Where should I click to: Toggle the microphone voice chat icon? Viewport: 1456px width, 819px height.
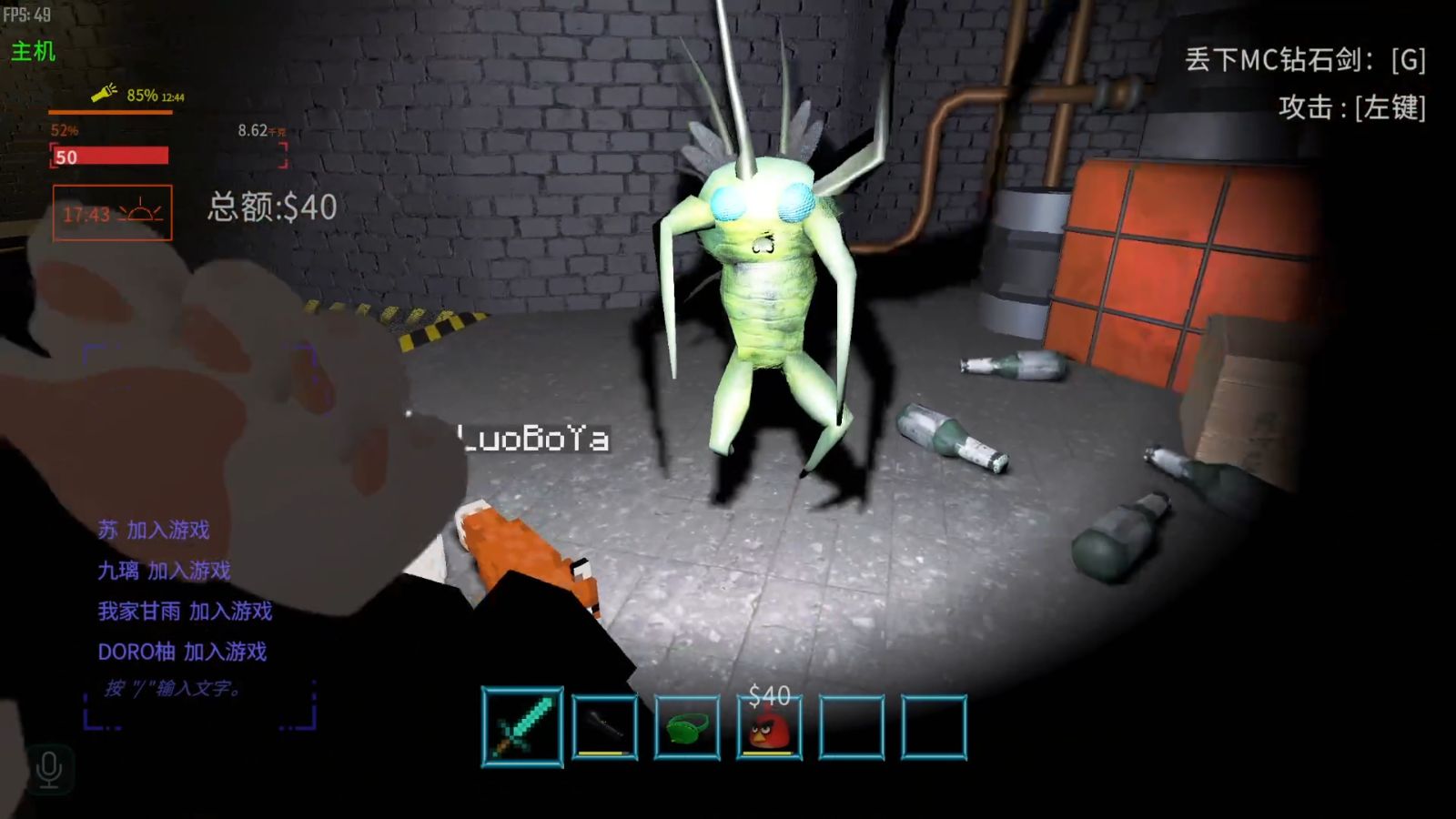click(x=49, y=770)
